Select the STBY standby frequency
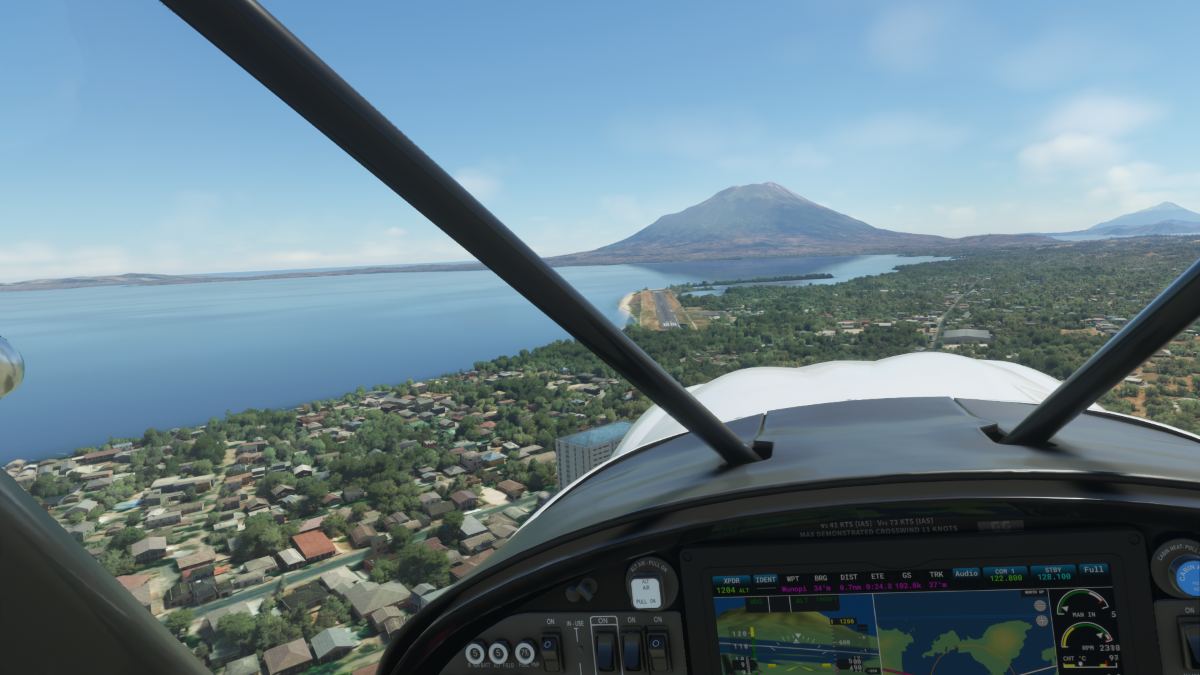1200x675 pixels. point(1052,573)
